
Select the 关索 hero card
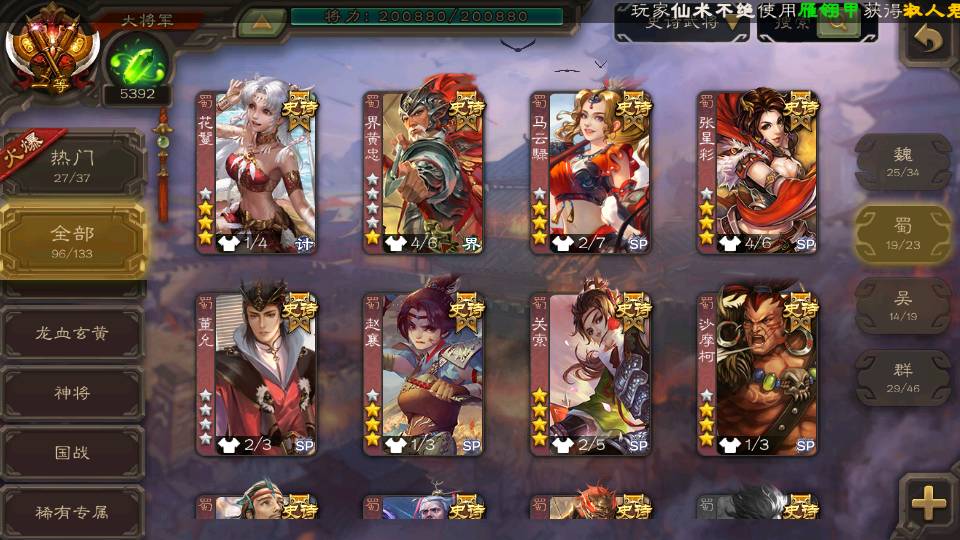click(591, 374)
